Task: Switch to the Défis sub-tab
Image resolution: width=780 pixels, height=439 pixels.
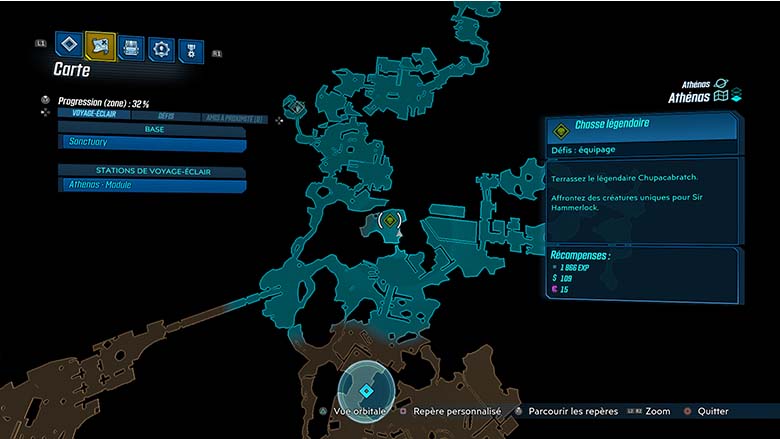Action: 165,116
